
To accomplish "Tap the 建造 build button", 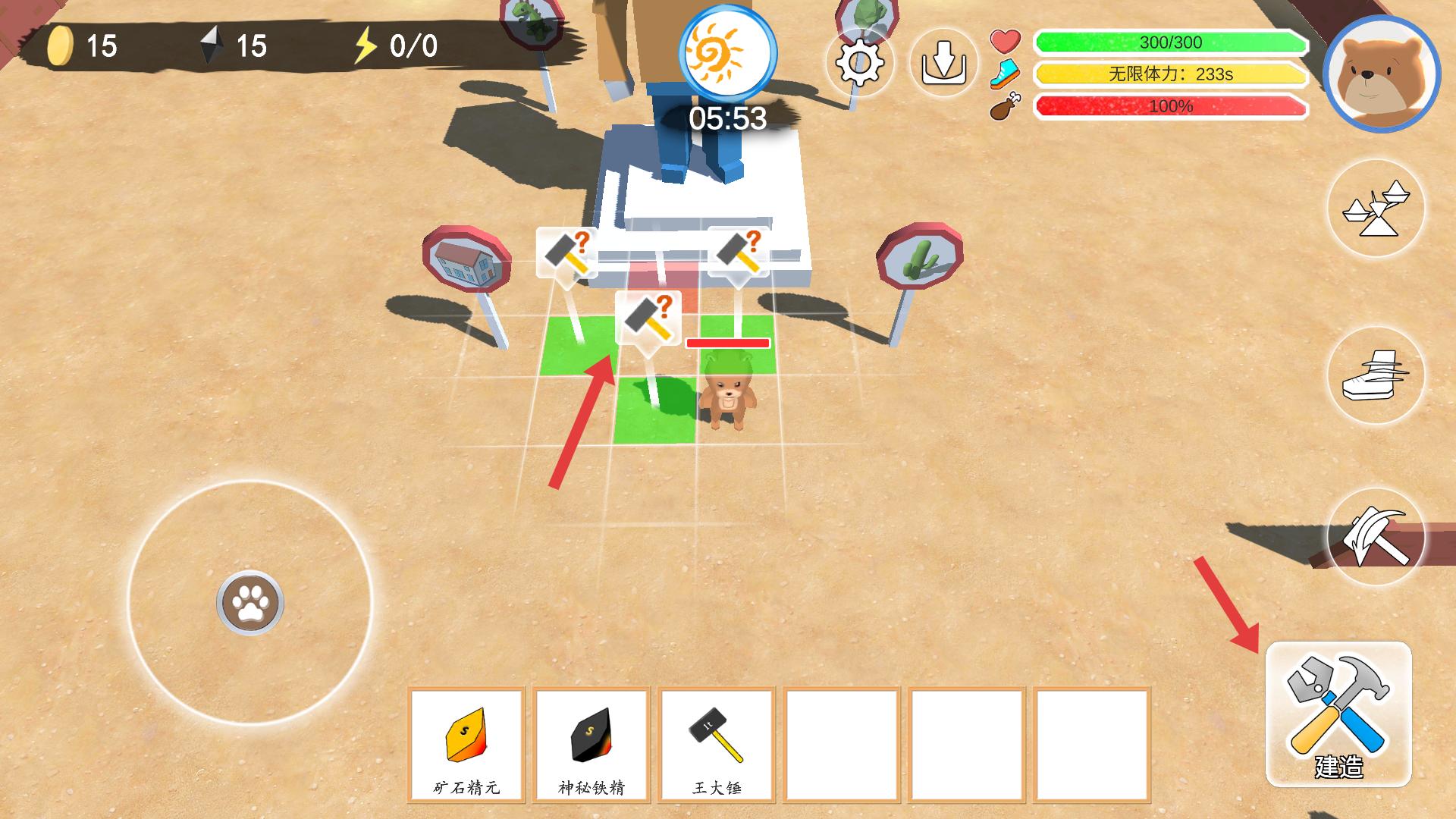I will (1338, 714).
